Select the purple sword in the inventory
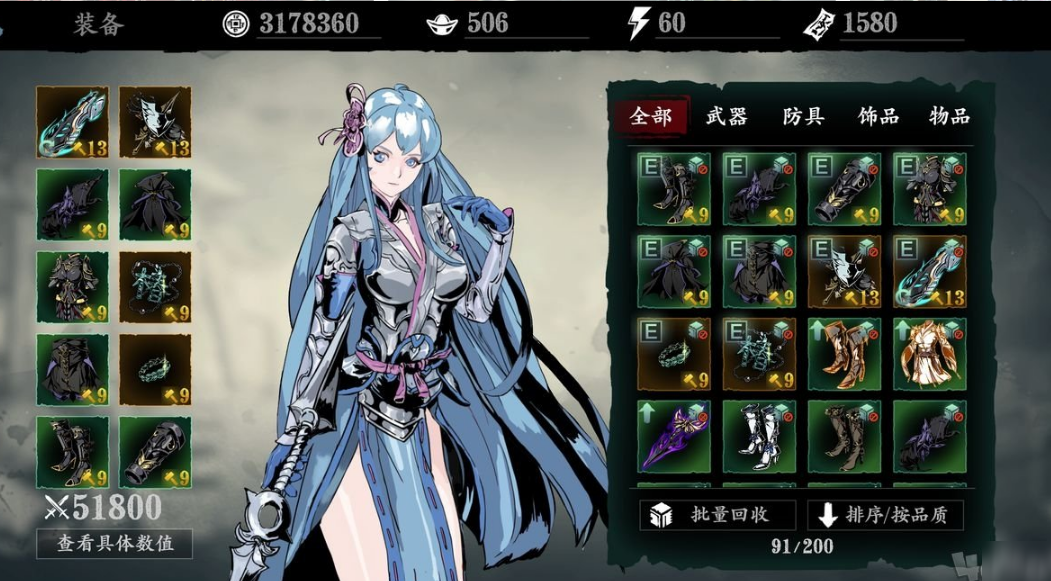Screen dimensions: 1051x581 [673, 437]
